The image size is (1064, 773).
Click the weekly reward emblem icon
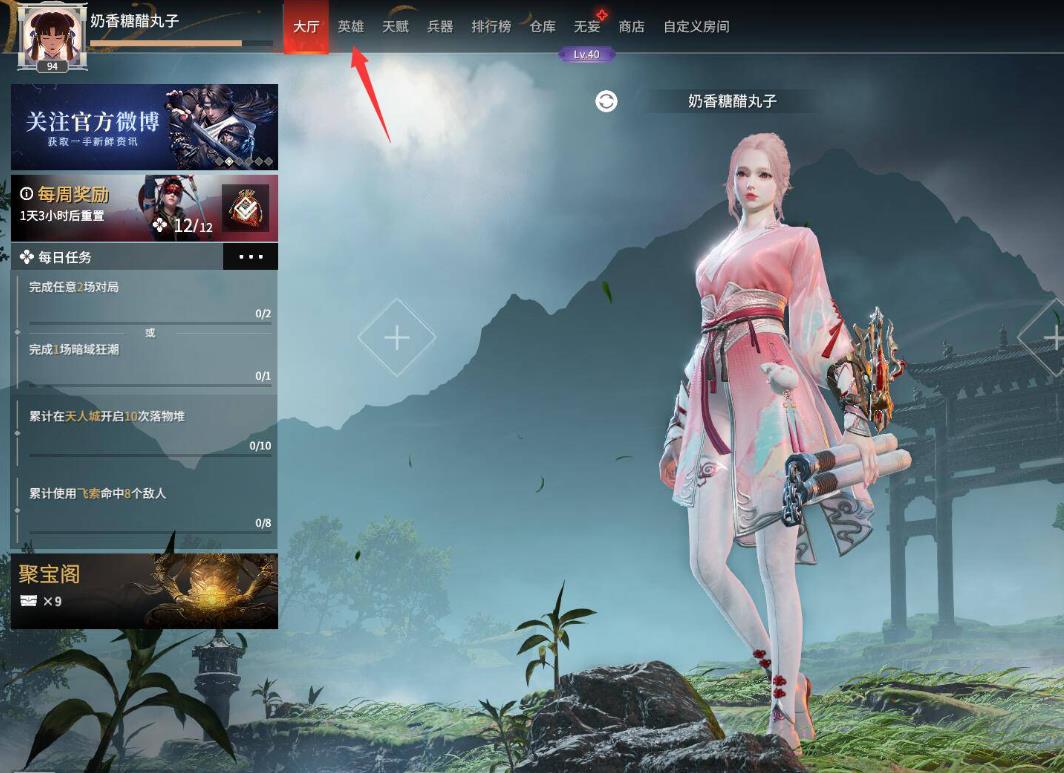[x=245, y=208]
